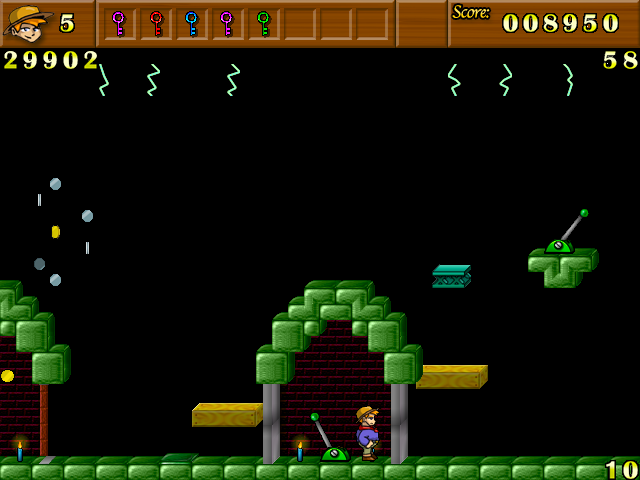The width and height of the screenshot is (640, 480).
Task: Select the green key slot
Action: [263, 23]
